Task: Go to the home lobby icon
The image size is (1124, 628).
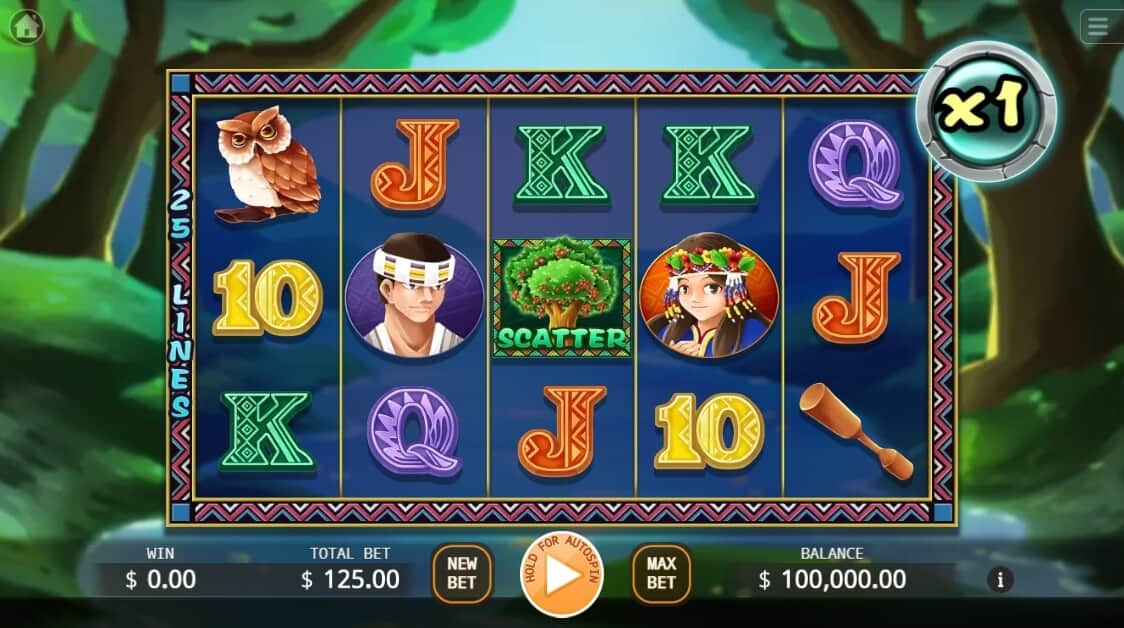Action: click(x=27, y=26)
